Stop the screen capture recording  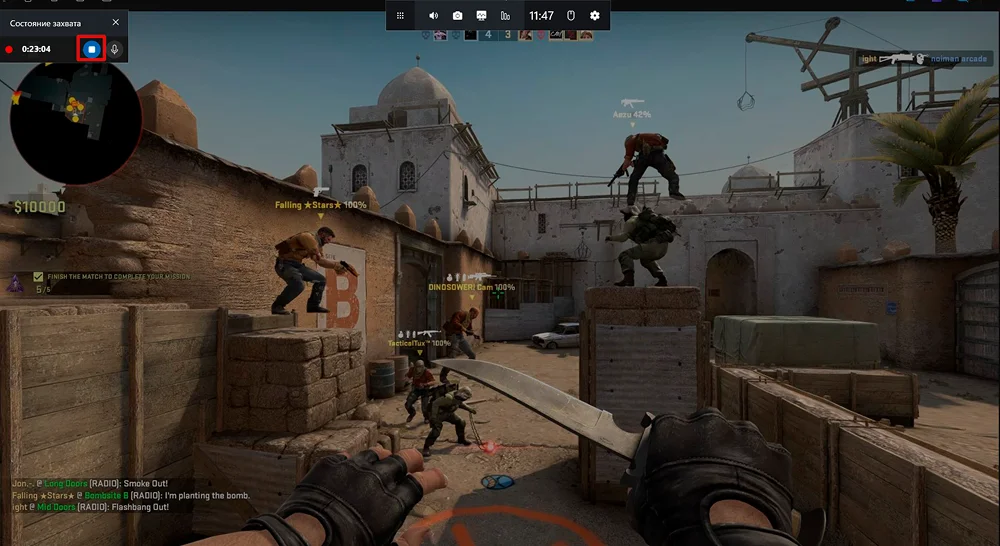coord(91,48)
